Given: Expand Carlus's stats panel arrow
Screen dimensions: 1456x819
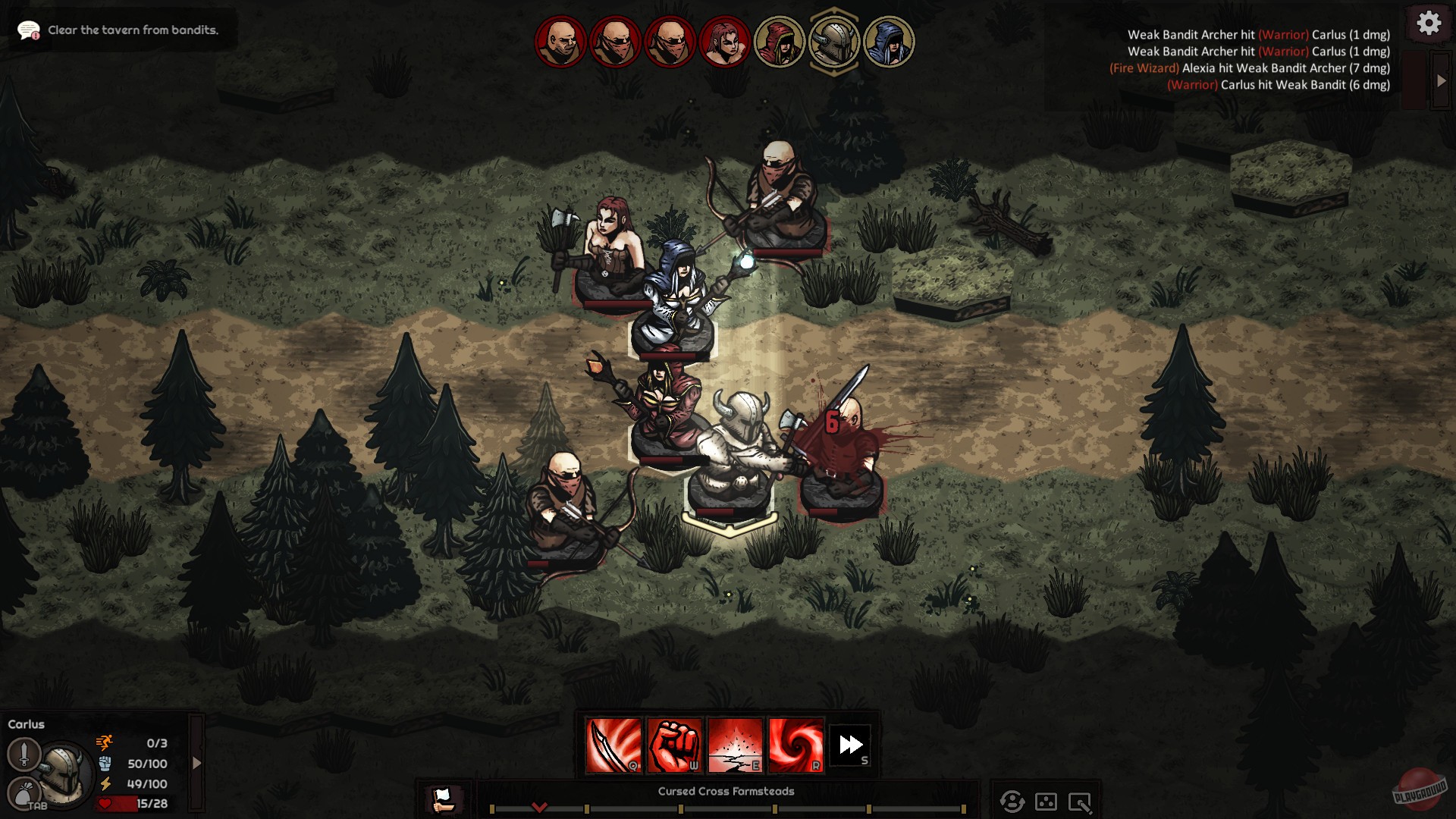Looking at the screenshot, I should pos(196,763).
